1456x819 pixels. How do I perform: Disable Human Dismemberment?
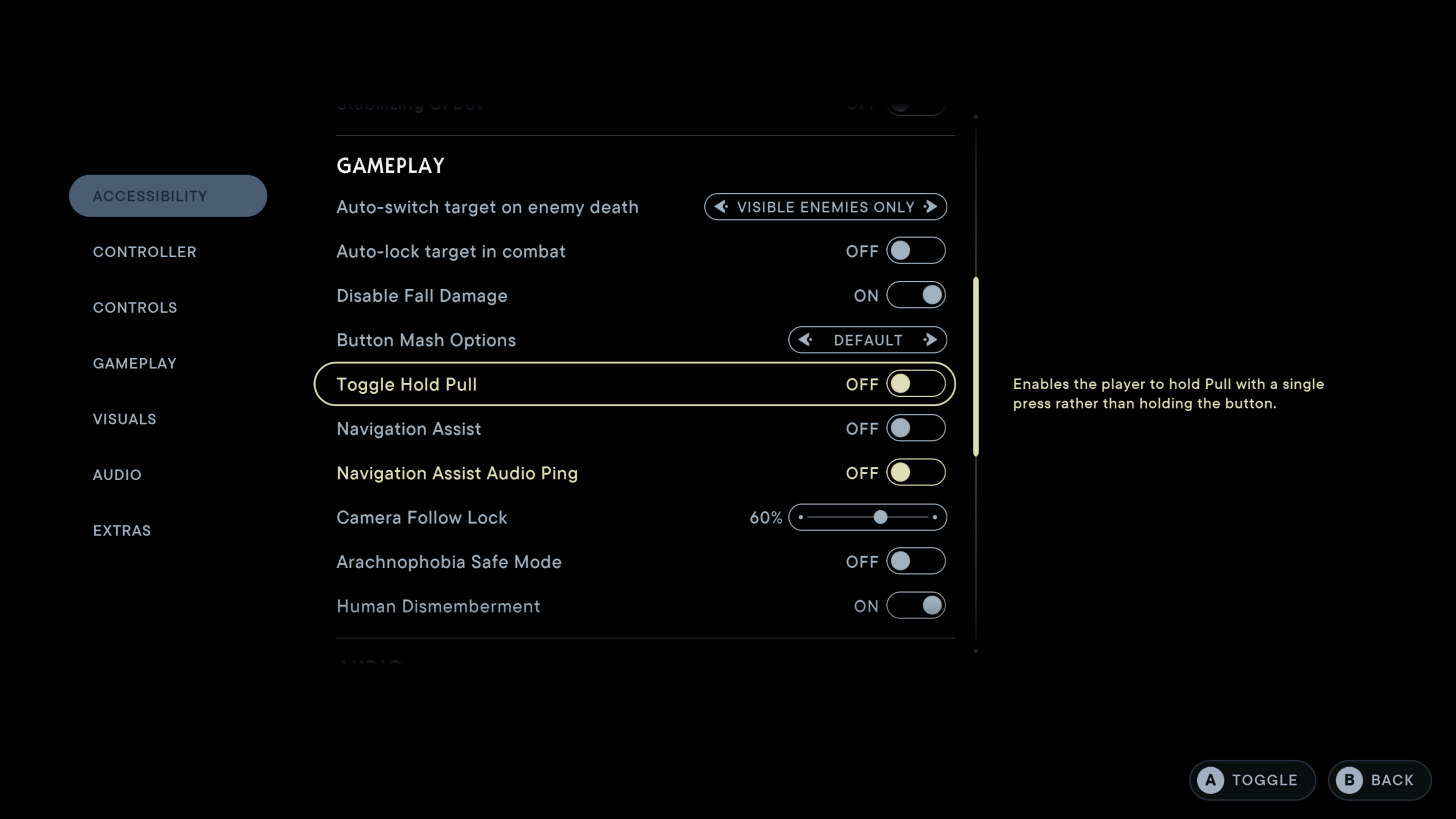coord(916,606)
